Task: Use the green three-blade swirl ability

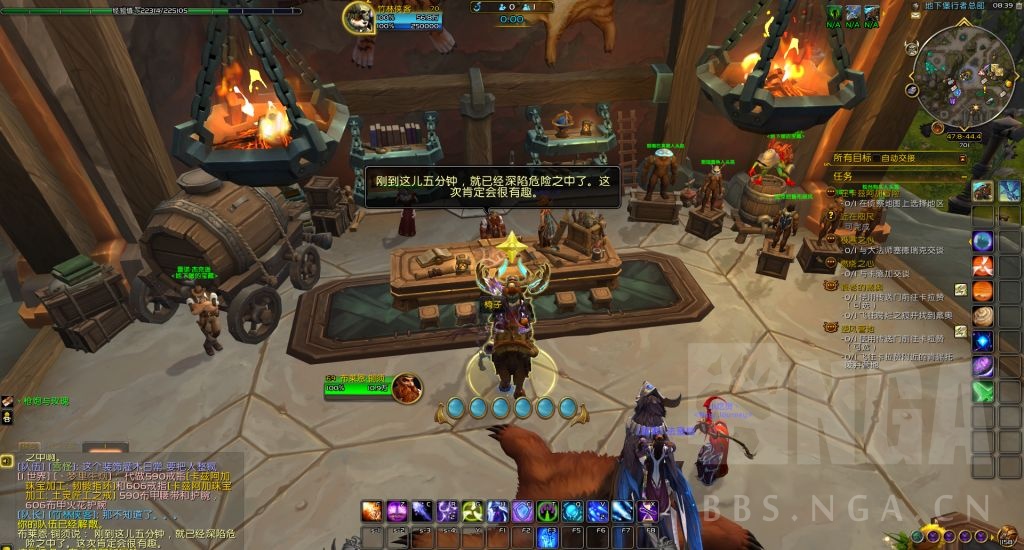Action: coord(473,511)
